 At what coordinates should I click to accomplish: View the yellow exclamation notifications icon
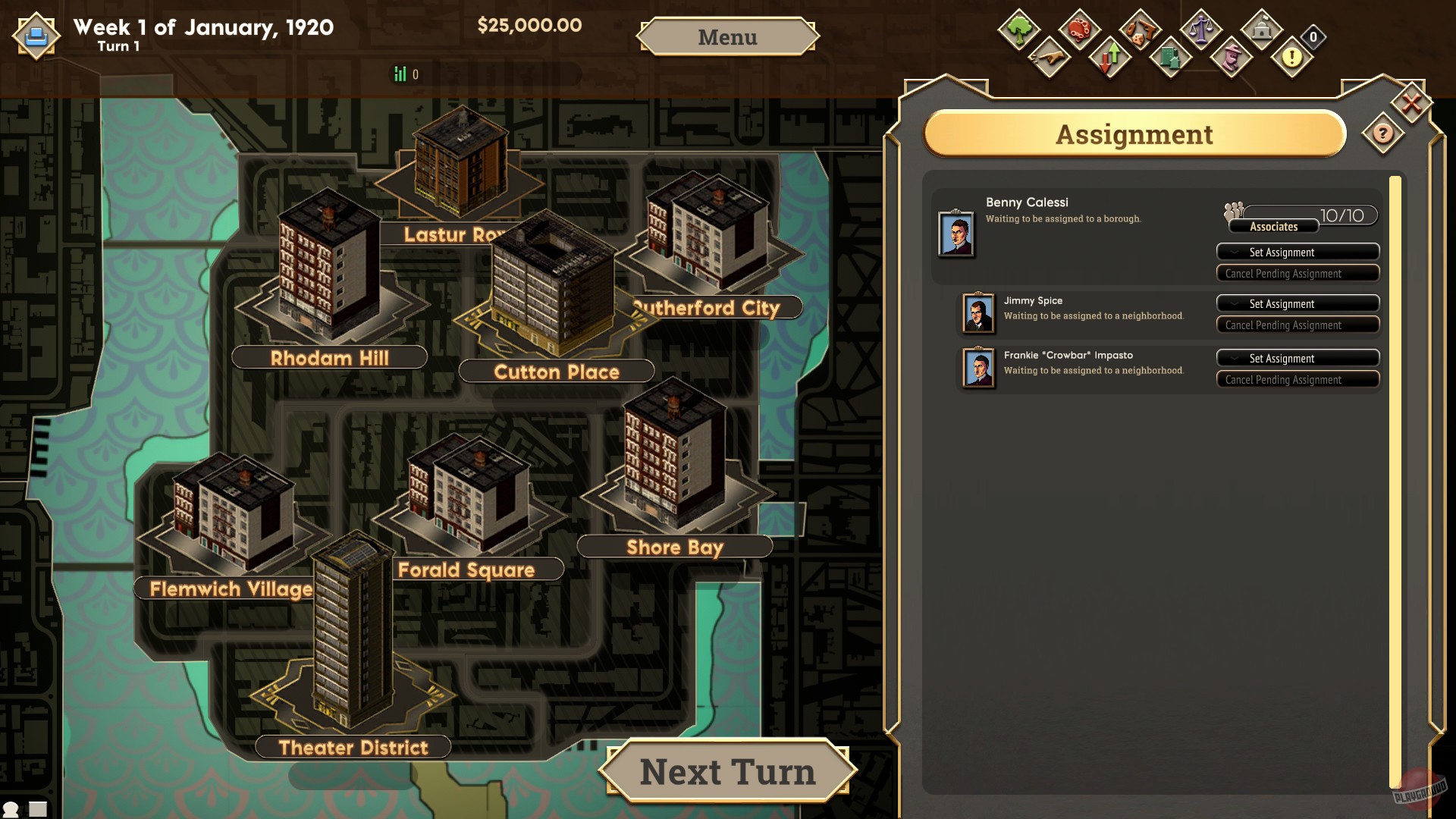1292,58
